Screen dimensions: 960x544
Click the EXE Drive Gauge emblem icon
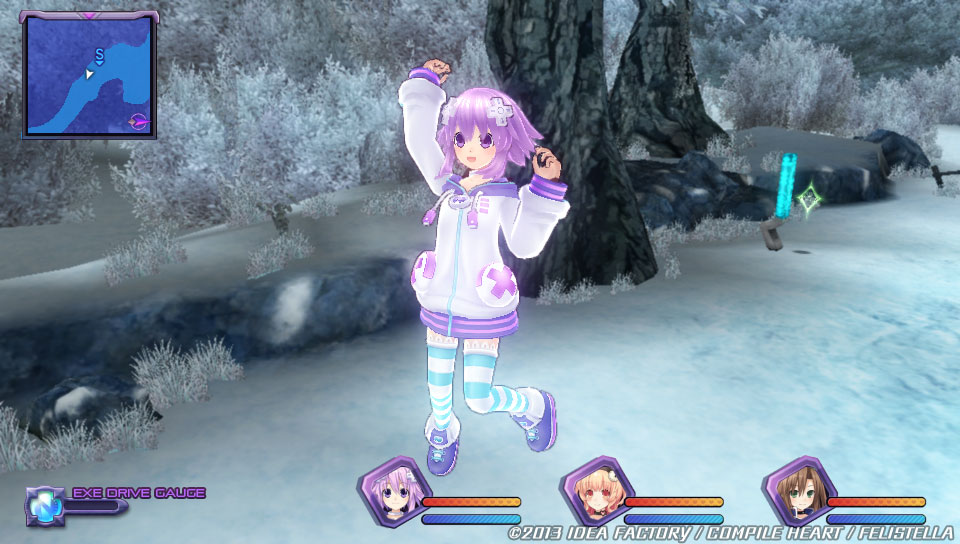tap(45, 504)
